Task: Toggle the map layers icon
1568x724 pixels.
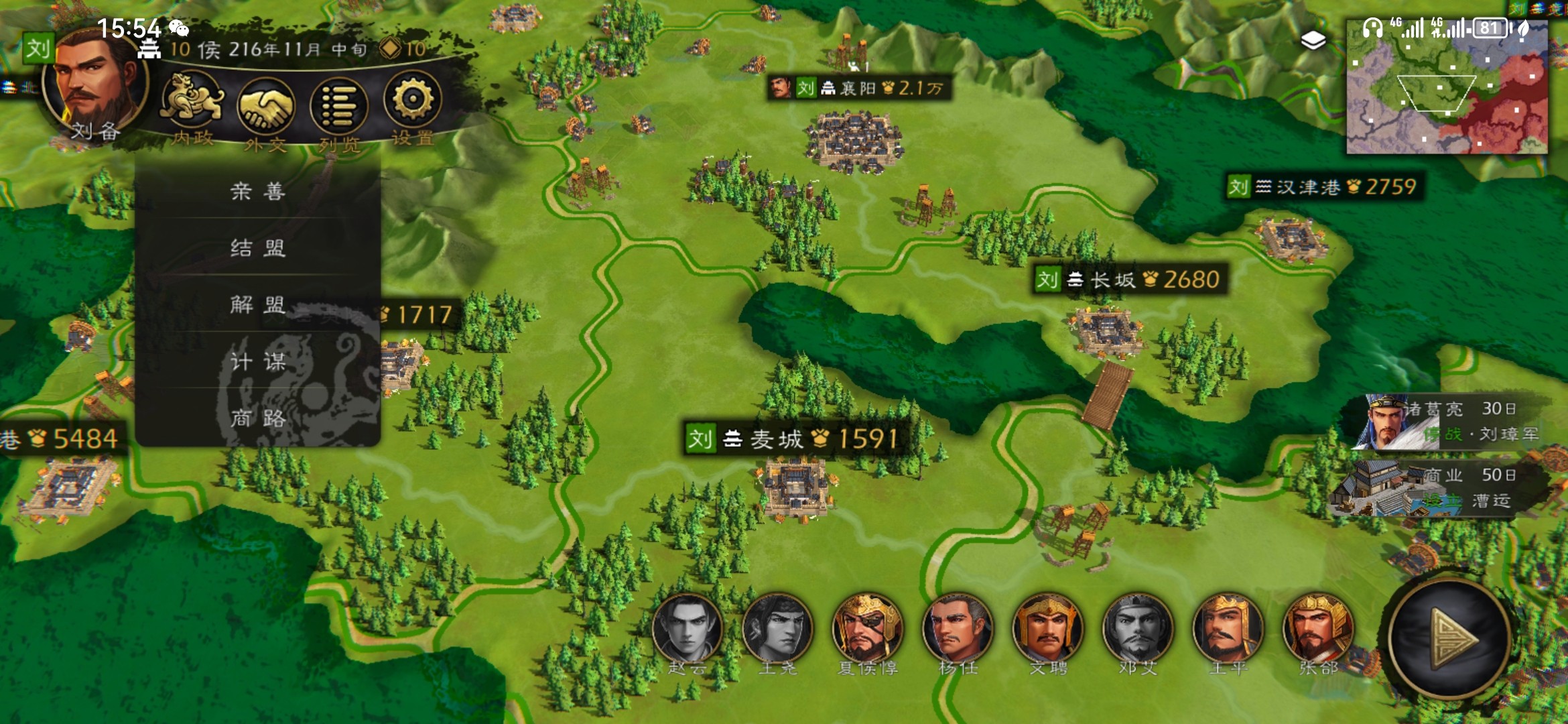Action: click(1313, 41)
